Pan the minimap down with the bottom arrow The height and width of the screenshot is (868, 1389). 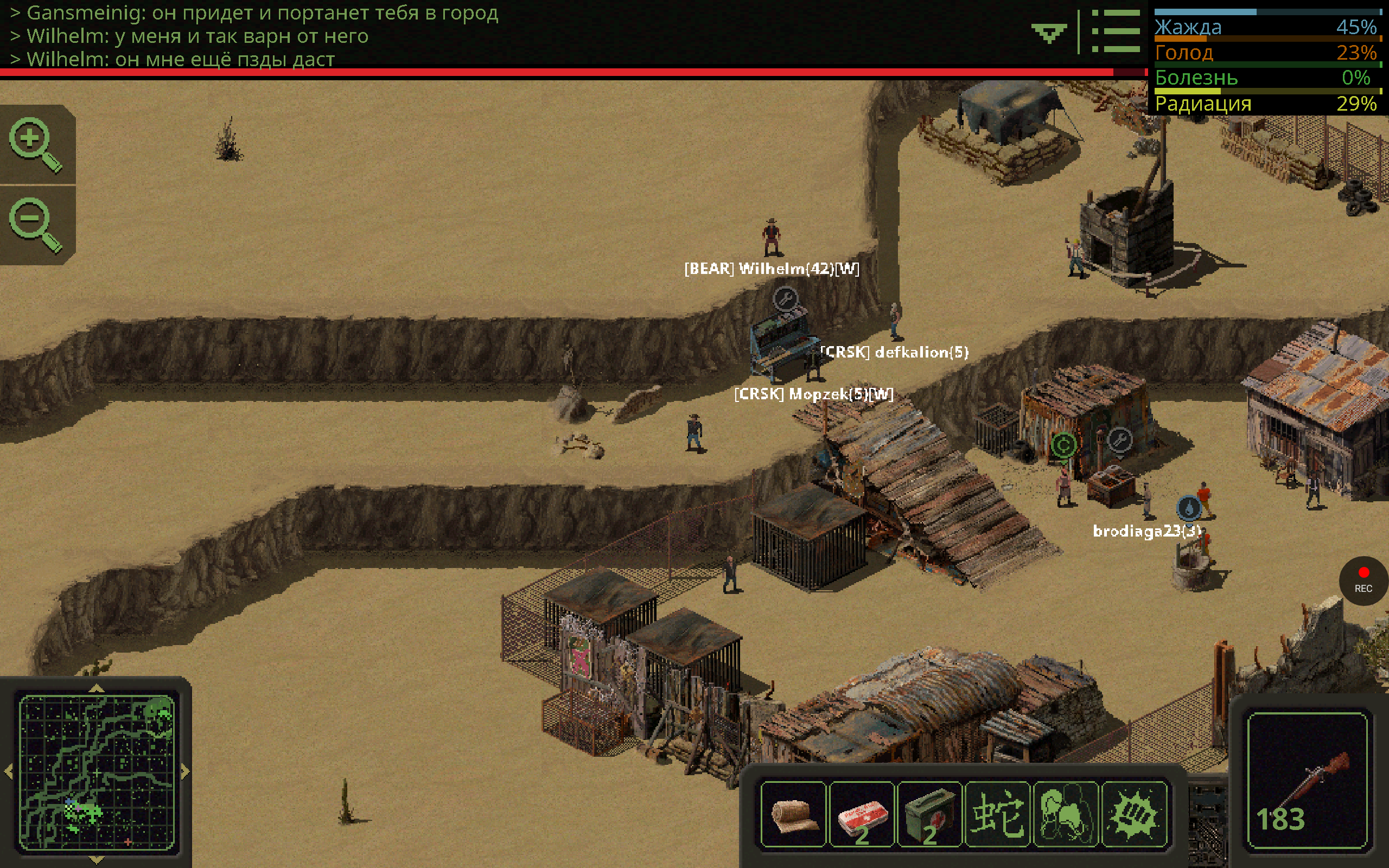pos(97,860)
